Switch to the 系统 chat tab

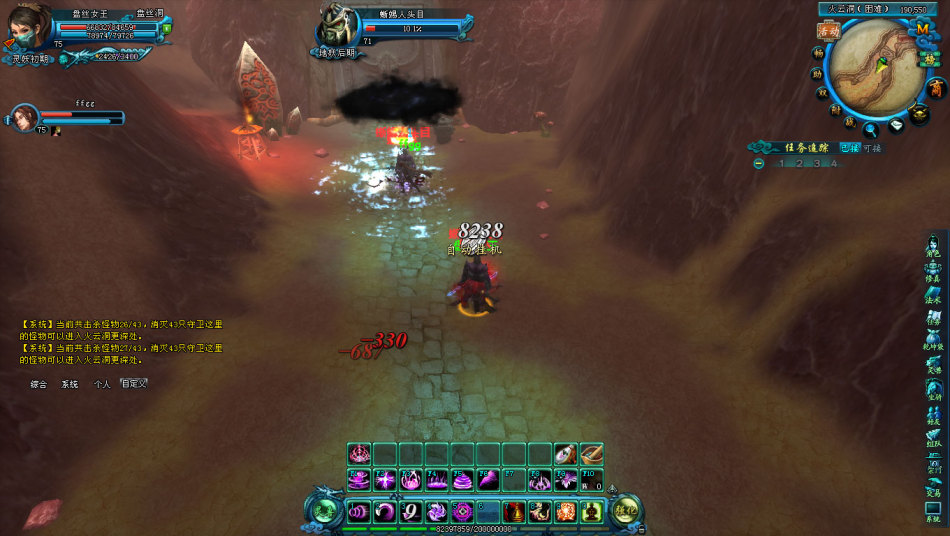point(69,384)
